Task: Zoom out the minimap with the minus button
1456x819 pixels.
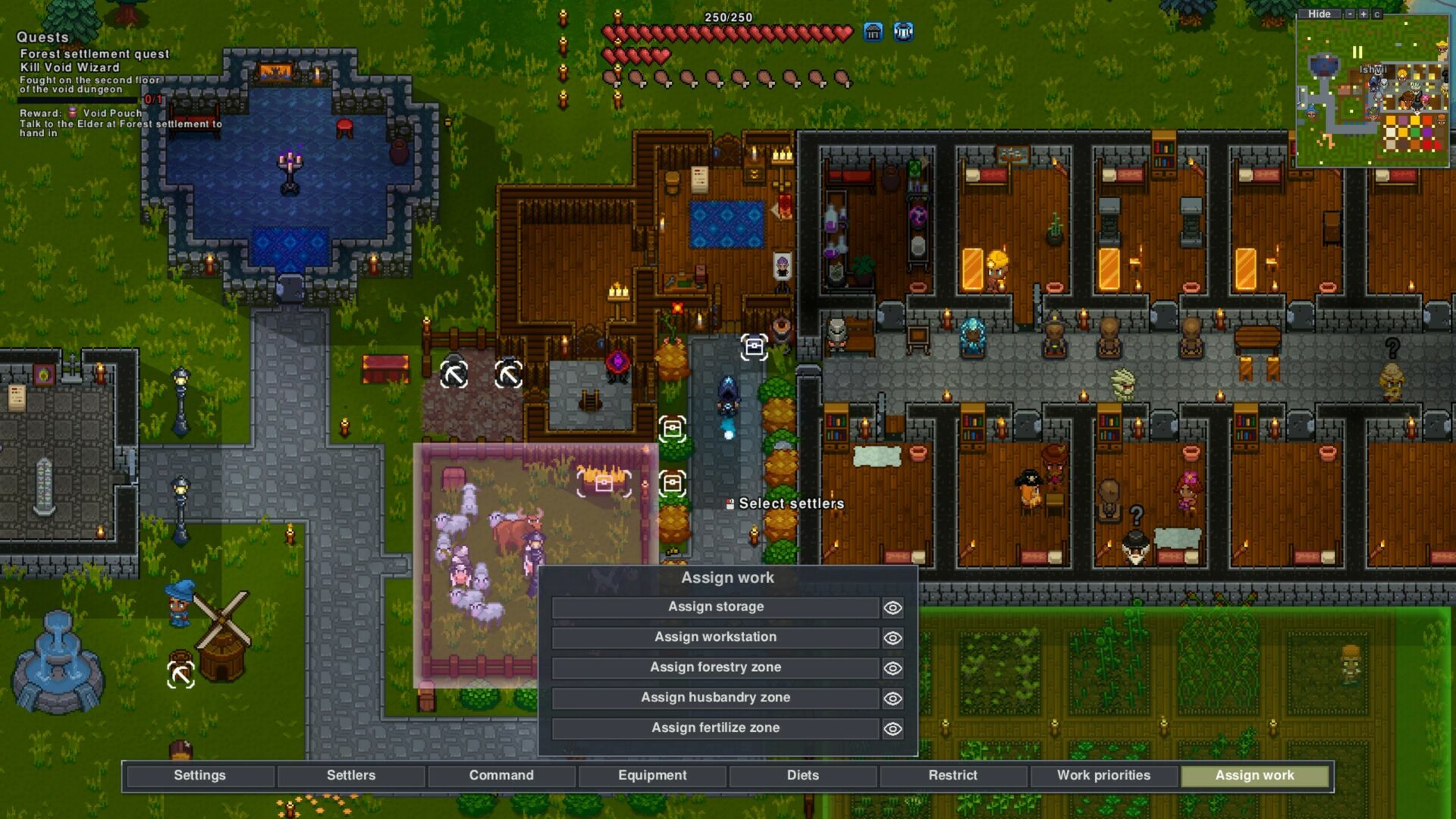Action: 1350,14
